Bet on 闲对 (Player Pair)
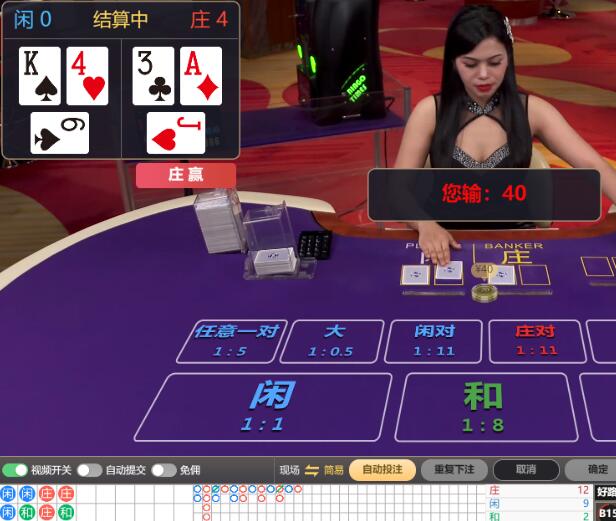 (x=435, y=340)
